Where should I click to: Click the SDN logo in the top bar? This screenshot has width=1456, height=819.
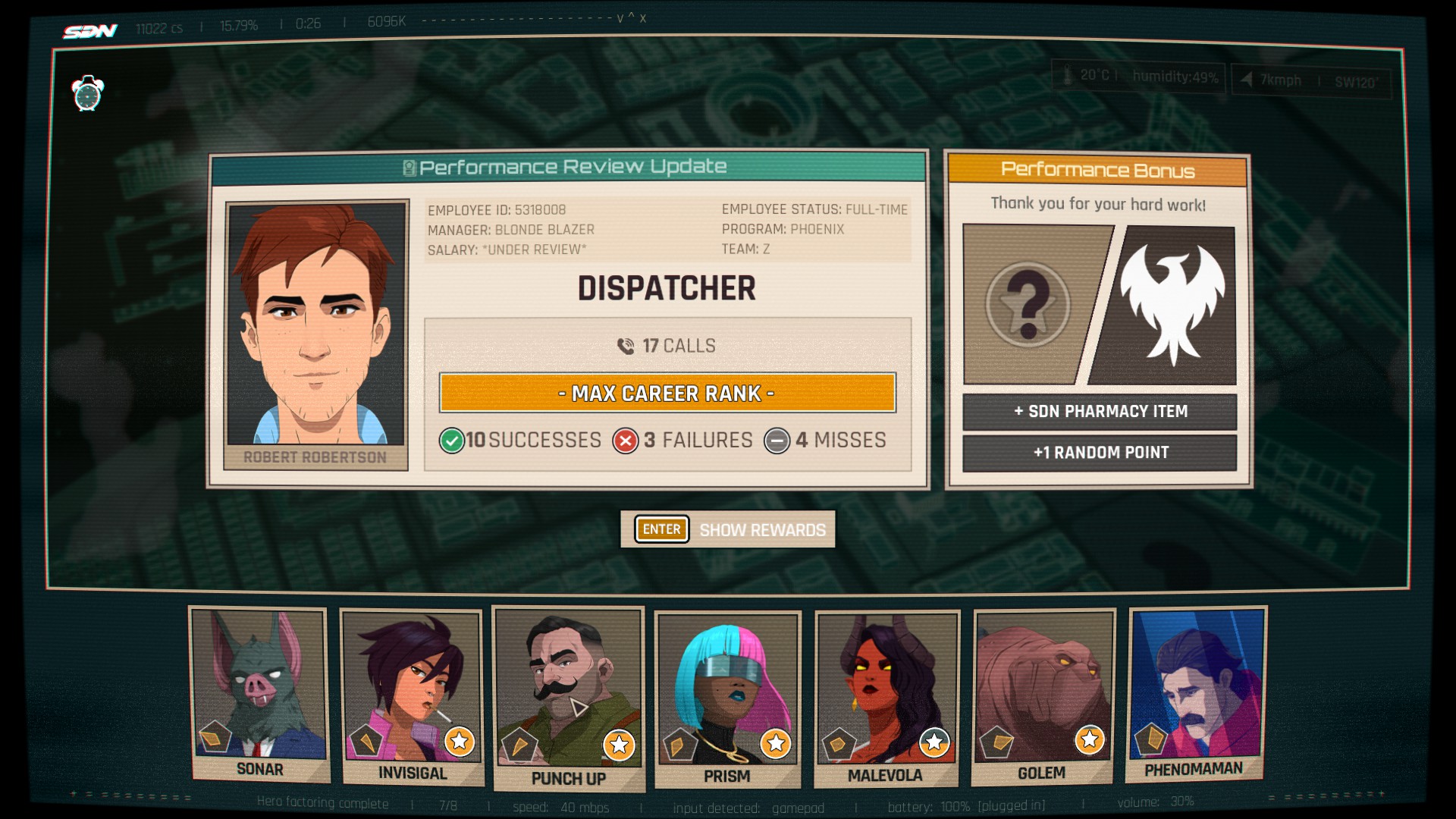click(x=90, y=31)
